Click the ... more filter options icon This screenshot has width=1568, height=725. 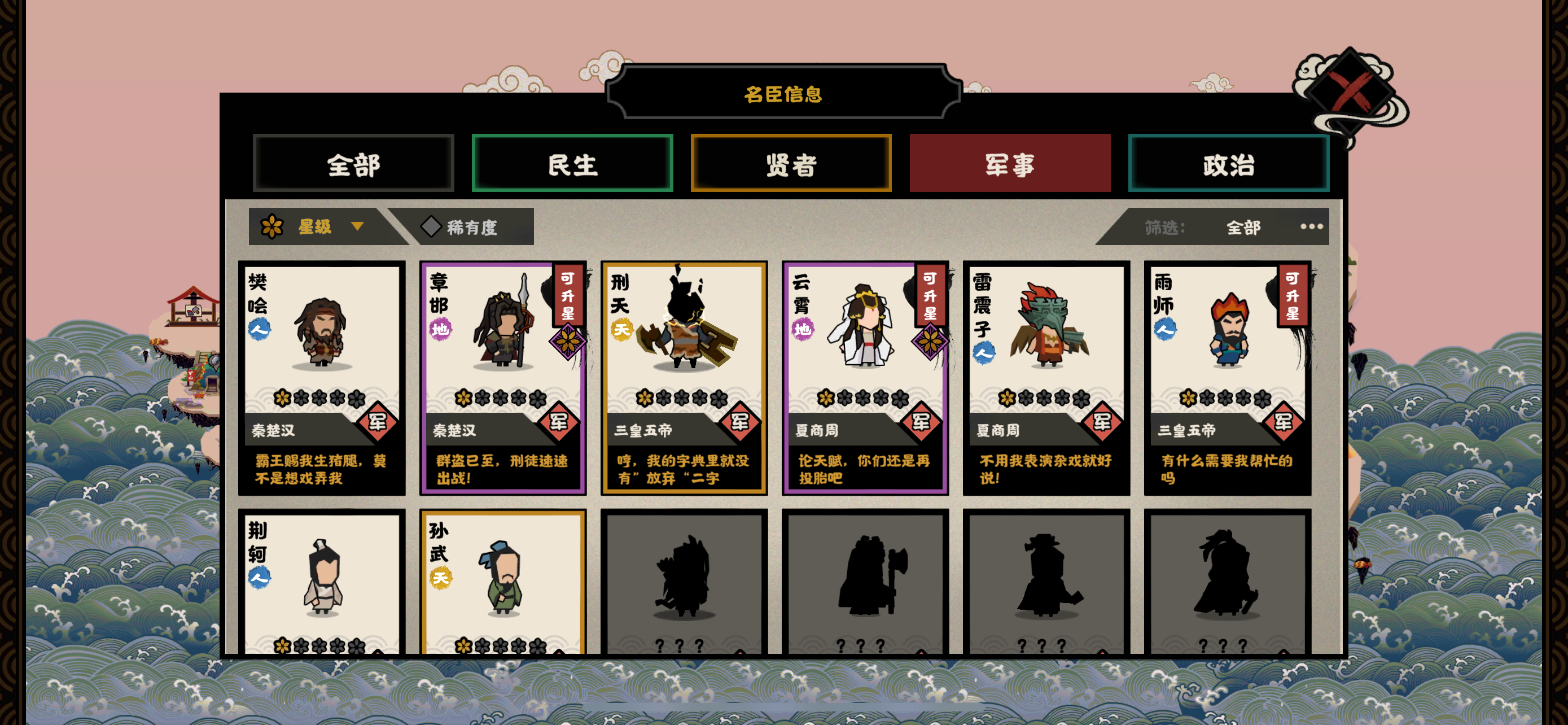click(1312, 227)
